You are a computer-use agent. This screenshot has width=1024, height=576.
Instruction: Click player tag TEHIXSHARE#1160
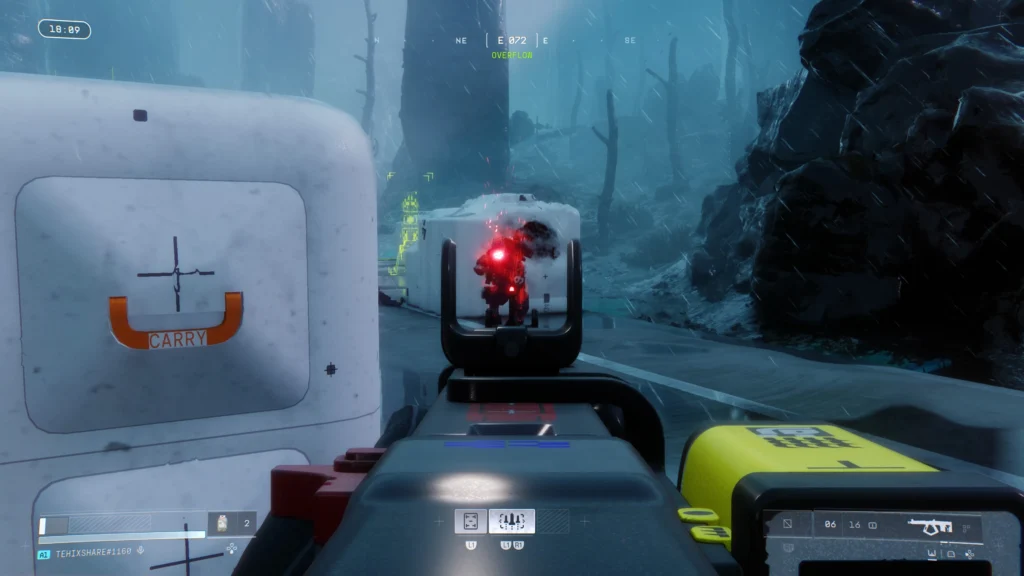point(94,553)
